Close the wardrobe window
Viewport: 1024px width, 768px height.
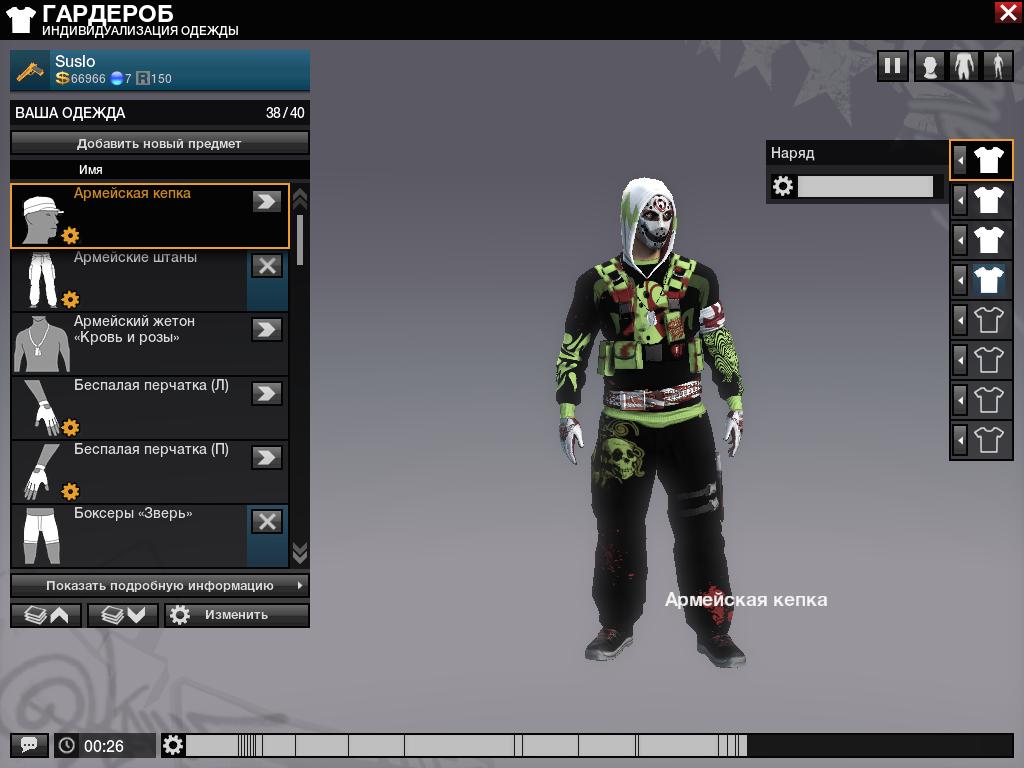[1008, 12]
